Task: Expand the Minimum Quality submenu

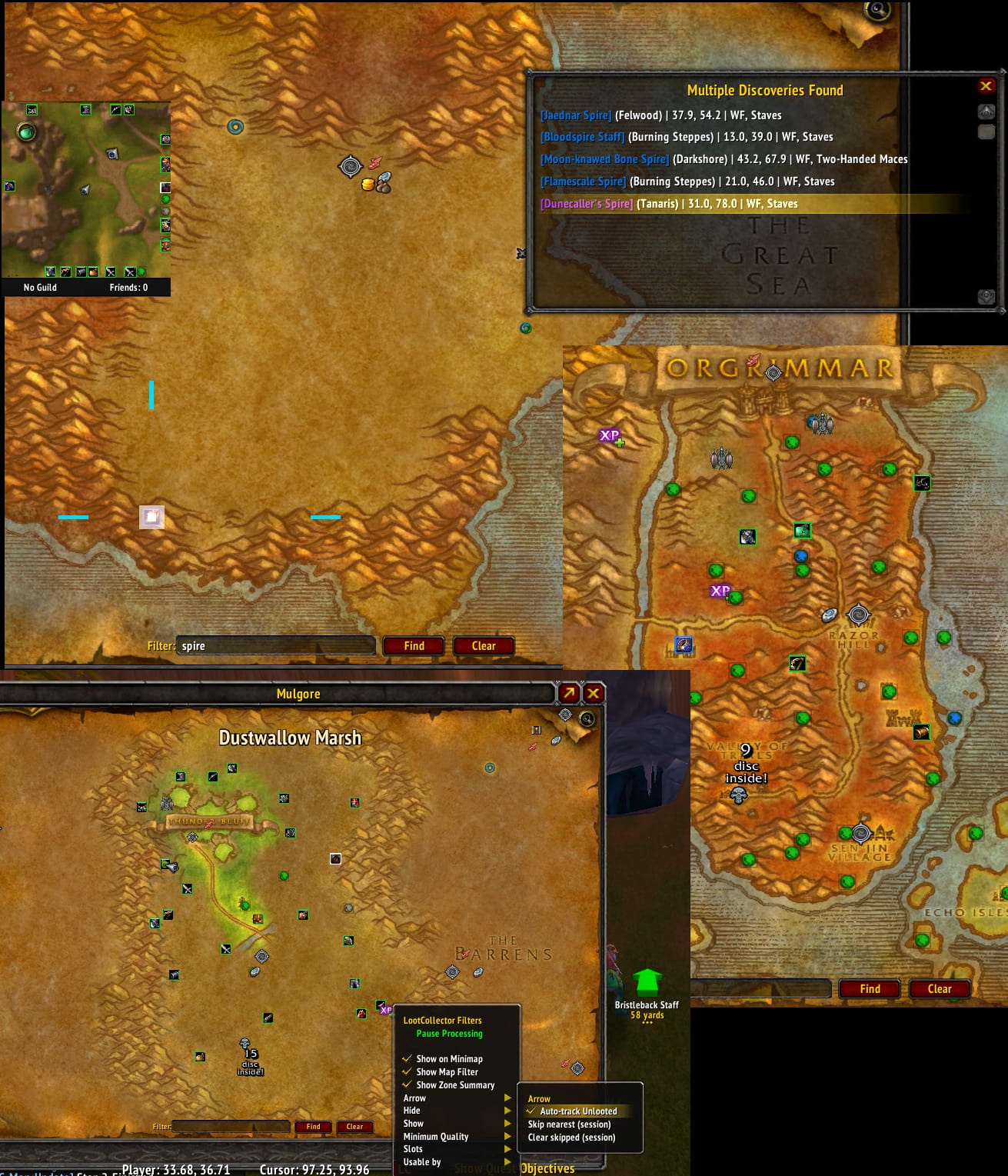Action: click(437, 1136)
